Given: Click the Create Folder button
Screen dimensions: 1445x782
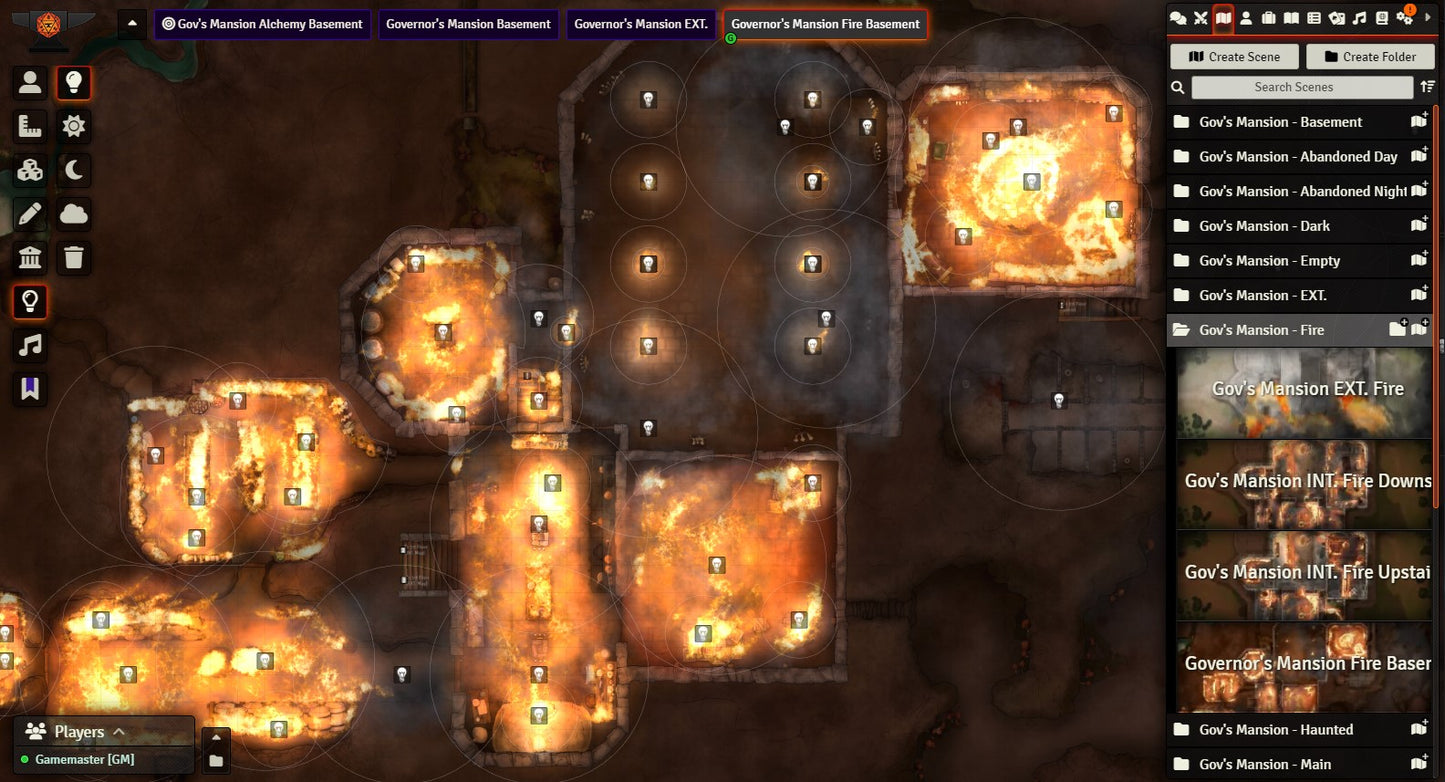Looking at the screenshot, I should (1370, 57).
